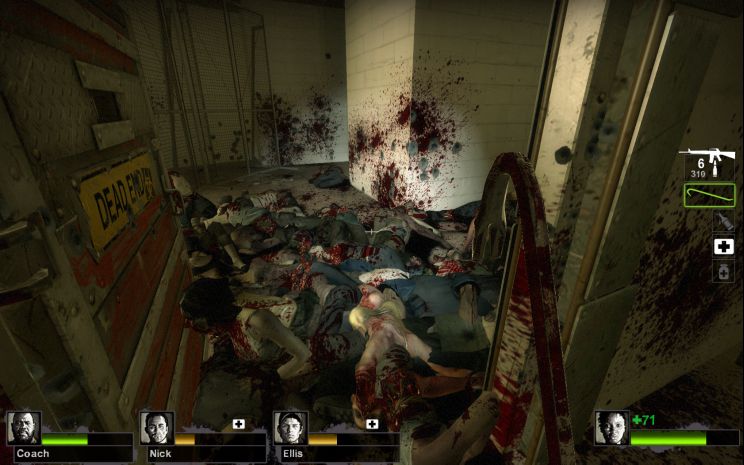Click Ellis's medkit indicator icon
The image size is (744, 465).
372,424
